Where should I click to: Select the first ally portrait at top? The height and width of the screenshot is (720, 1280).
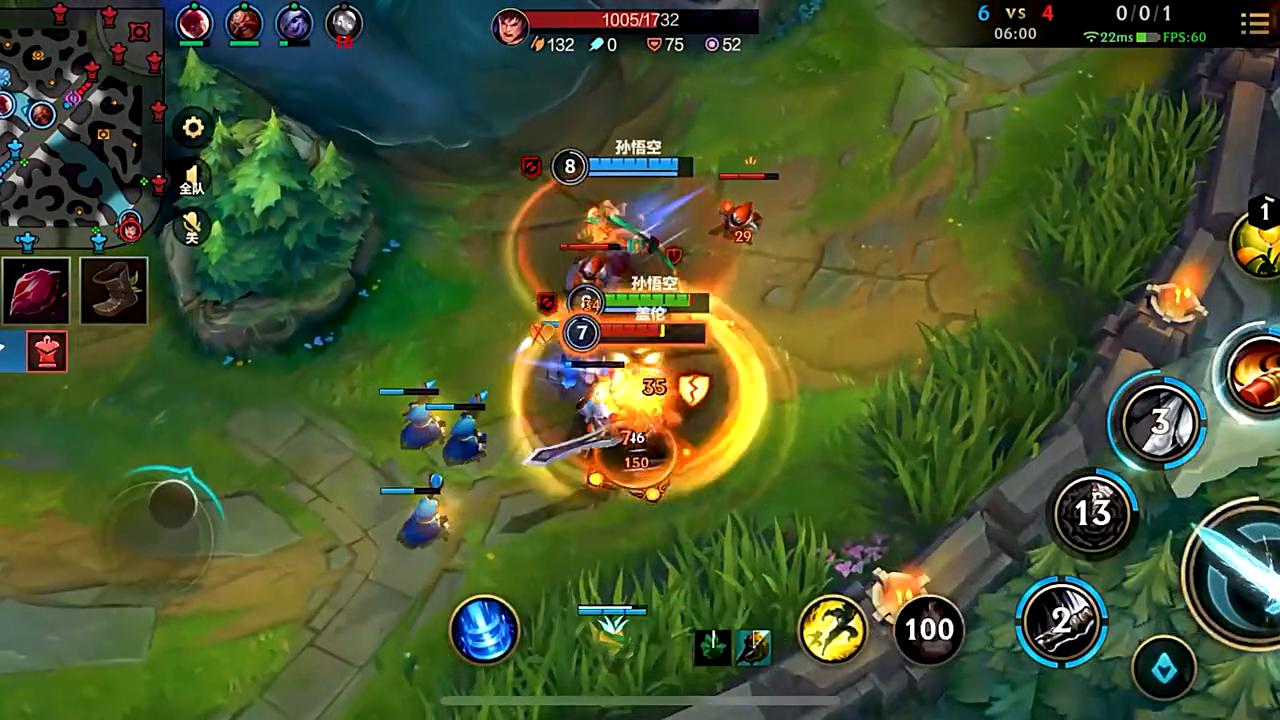[194, 23]
